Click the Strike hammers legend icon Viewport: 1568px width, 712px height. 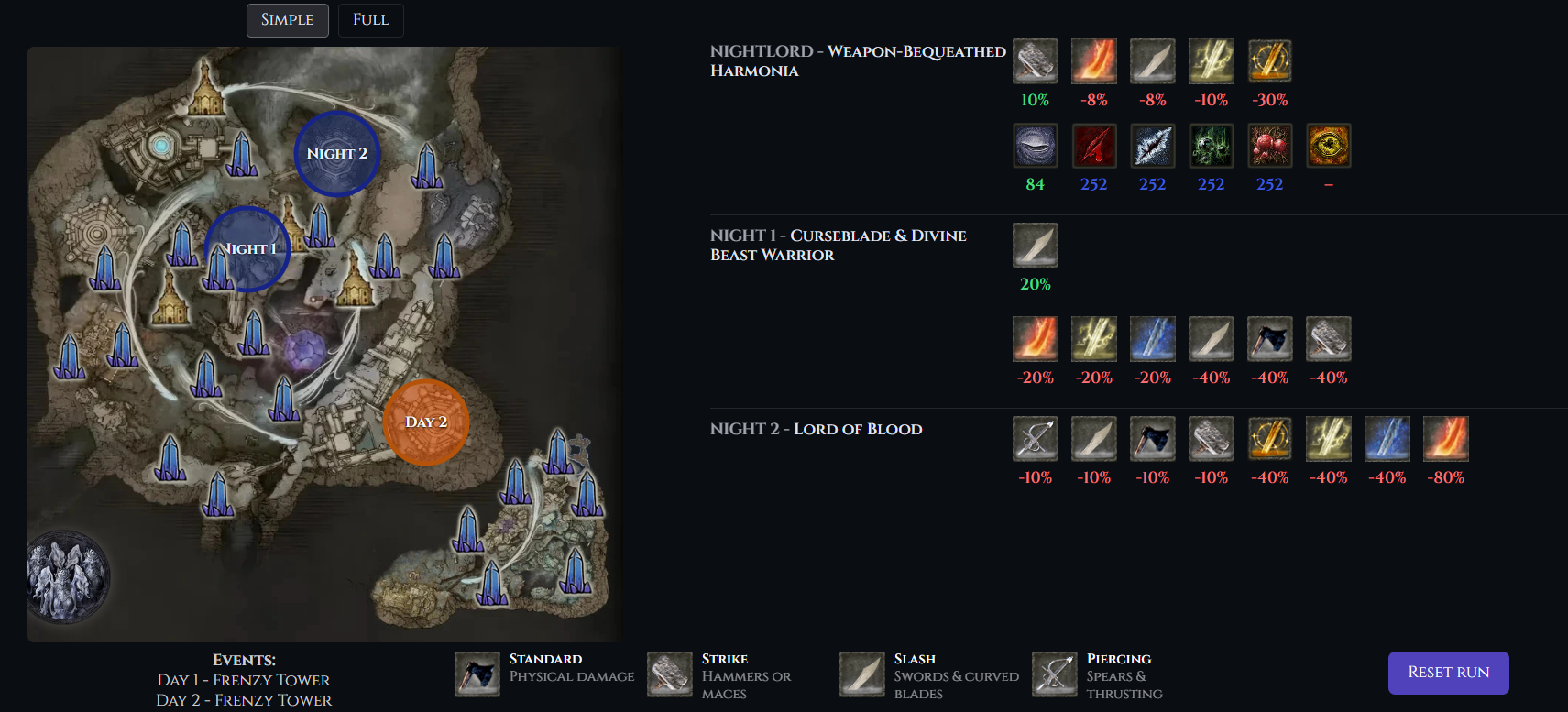[670, 674]
